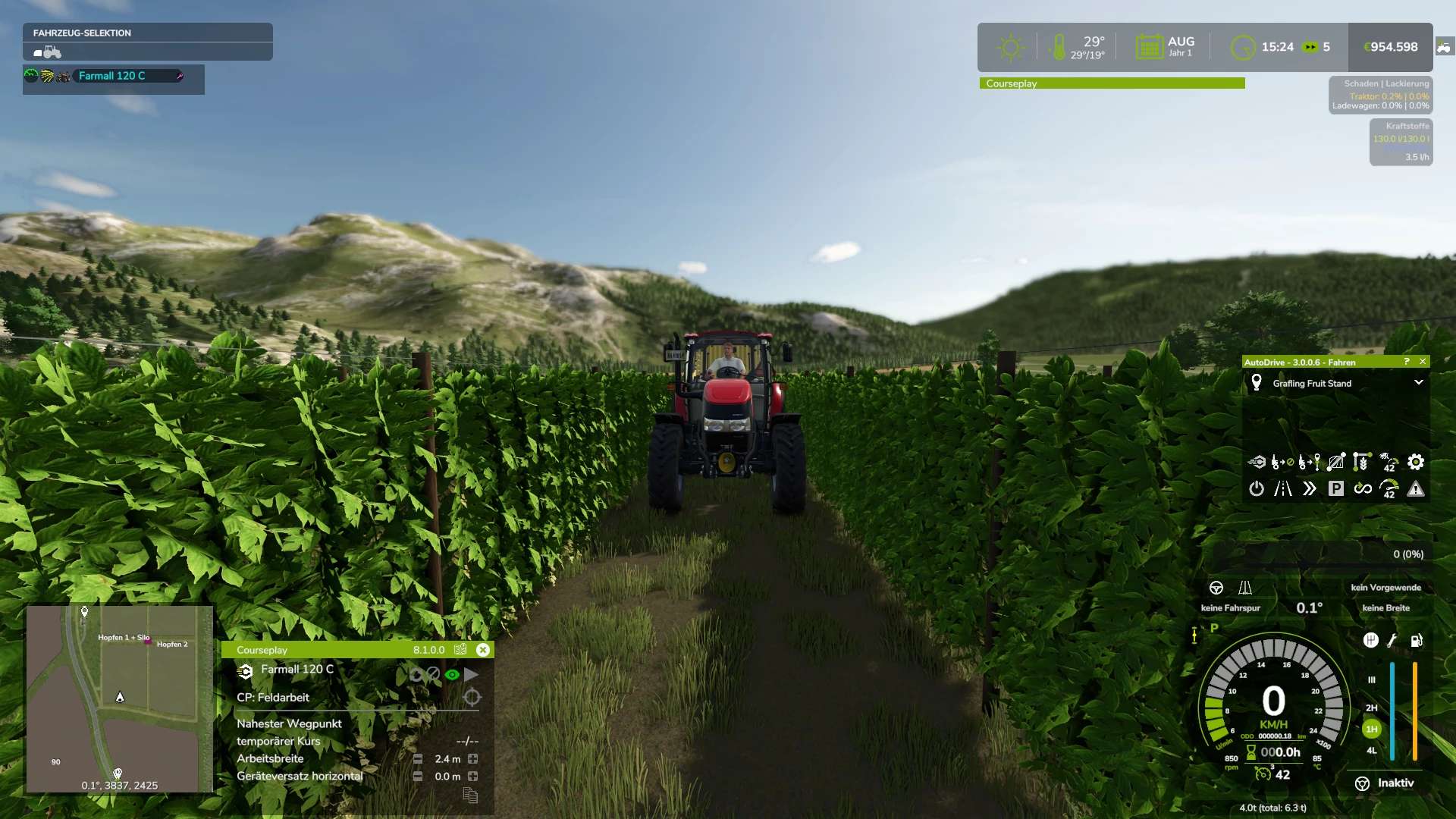Screen dimensions: 1456x819
Task: Open the AutoDrive help question mark
Action: [1407, 362]
